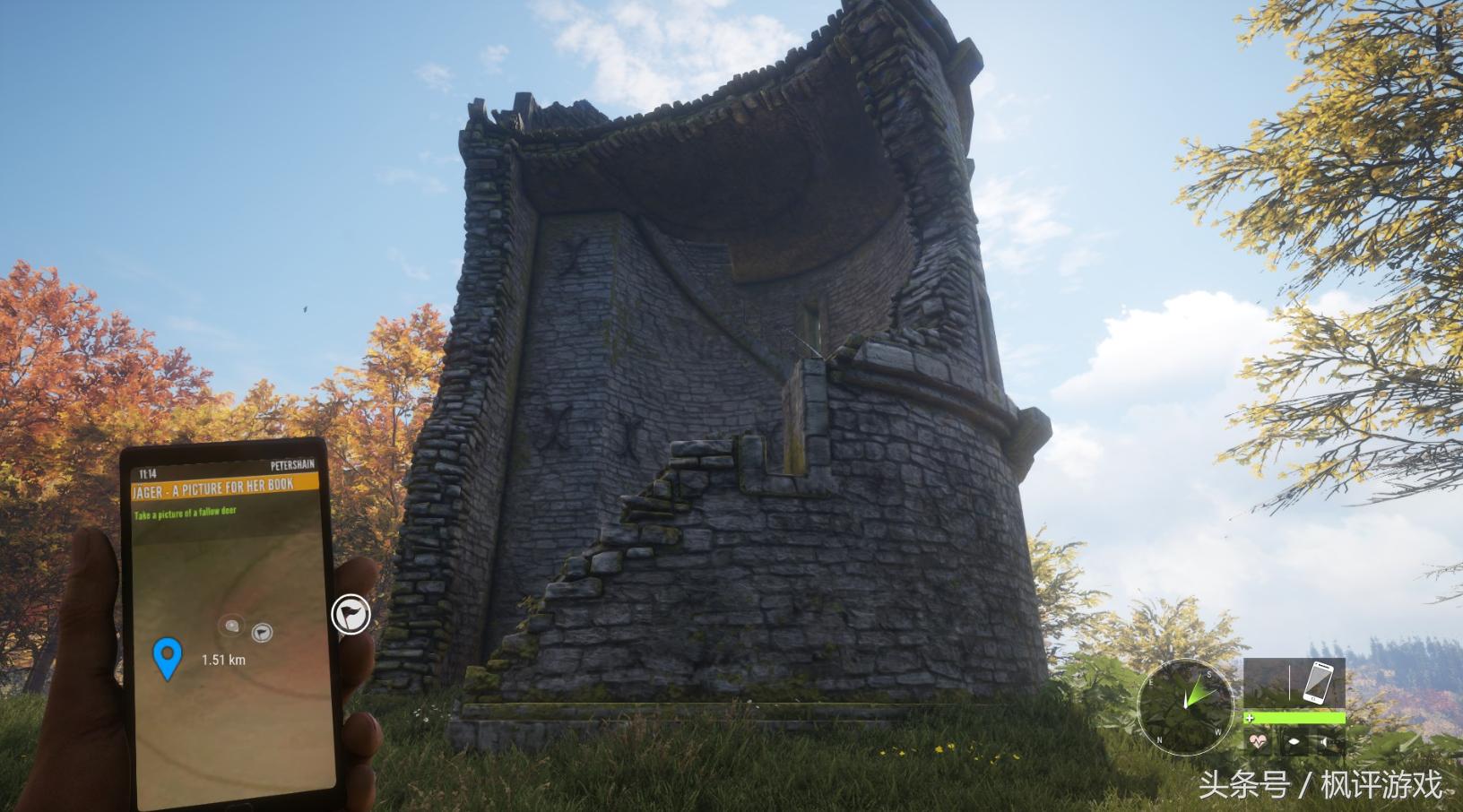Click the blue waypoint pin on phone map
The height and width of the screenshot is (812, 1463).
(x=168, y=657)
